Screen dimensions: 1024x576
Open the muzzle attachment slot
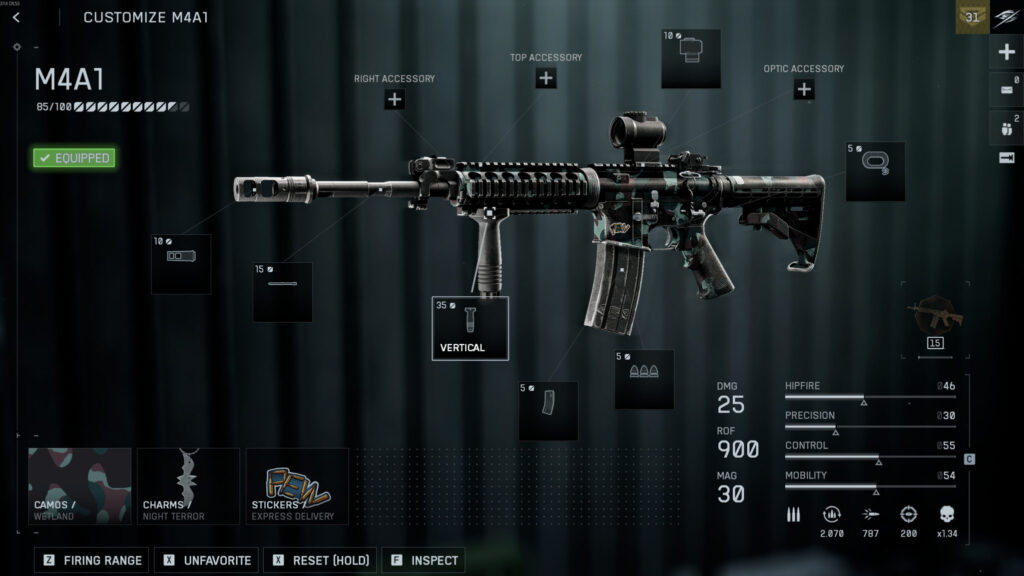click(181, 264)
